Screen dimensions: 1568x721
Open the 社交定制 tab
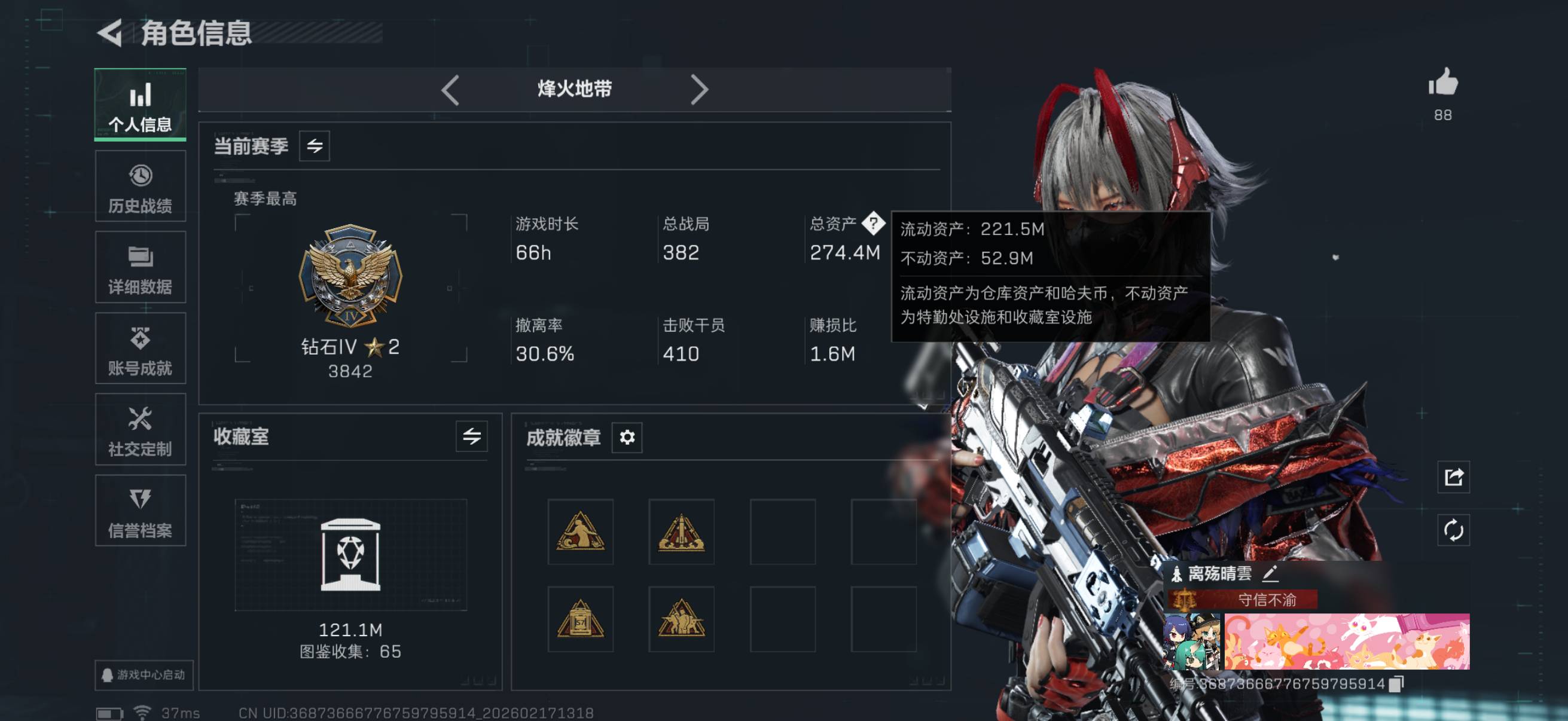[x=140, y=430]
